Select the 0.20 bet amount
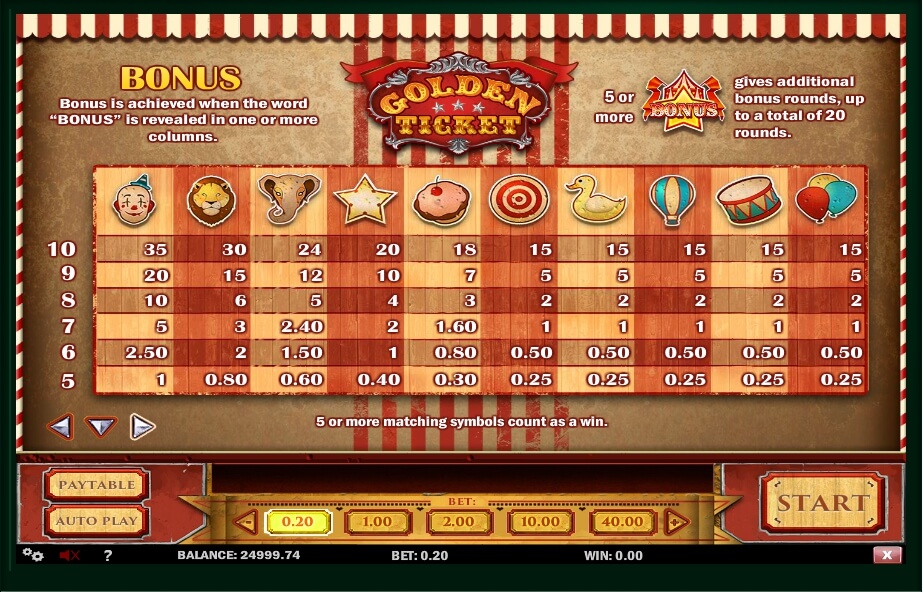This screenshot has height=592, width=923. (295, 522)
